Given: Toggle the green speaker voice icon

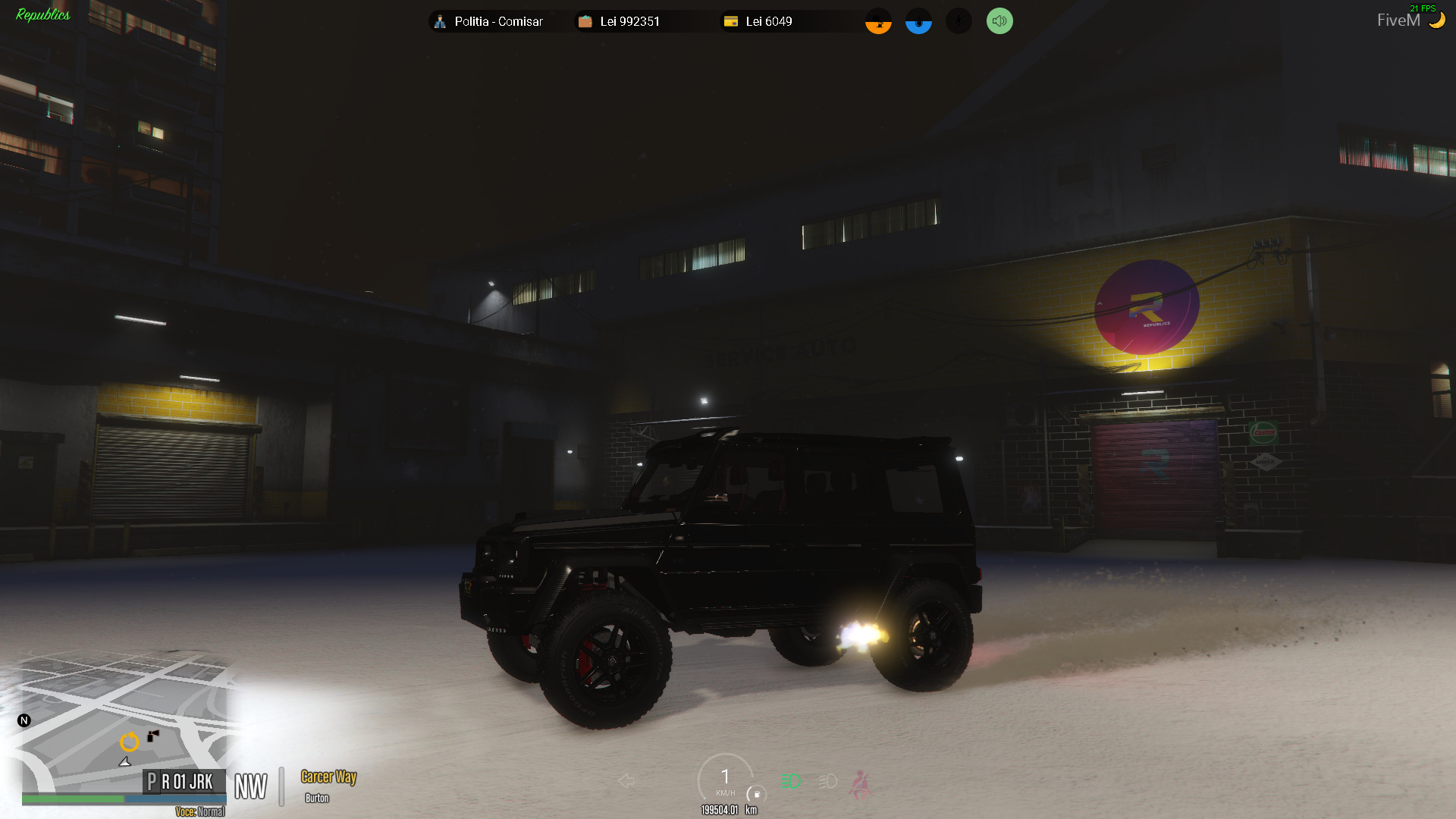Looking at the screenshot, I should tap(999, 21).
